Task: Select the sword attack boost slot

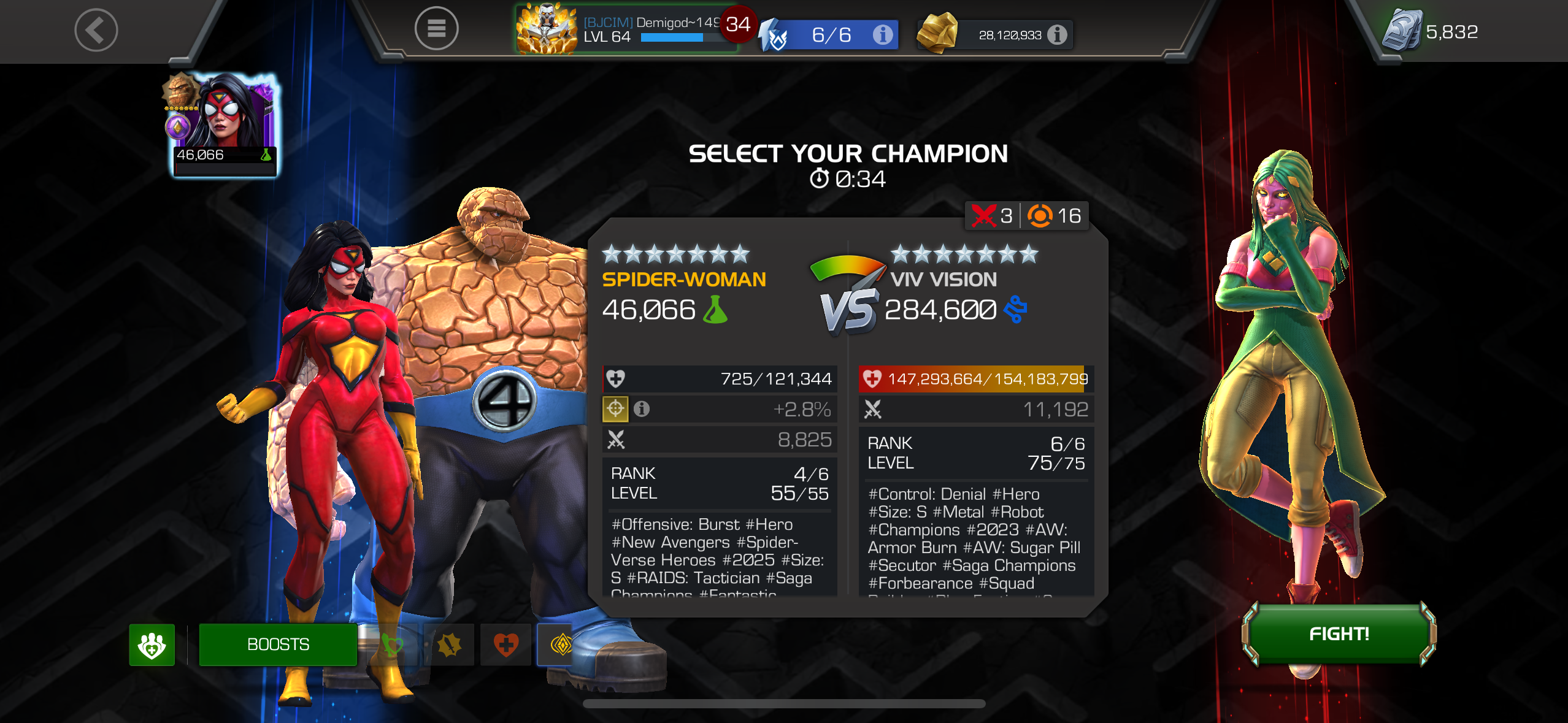Action: (449, 645)
